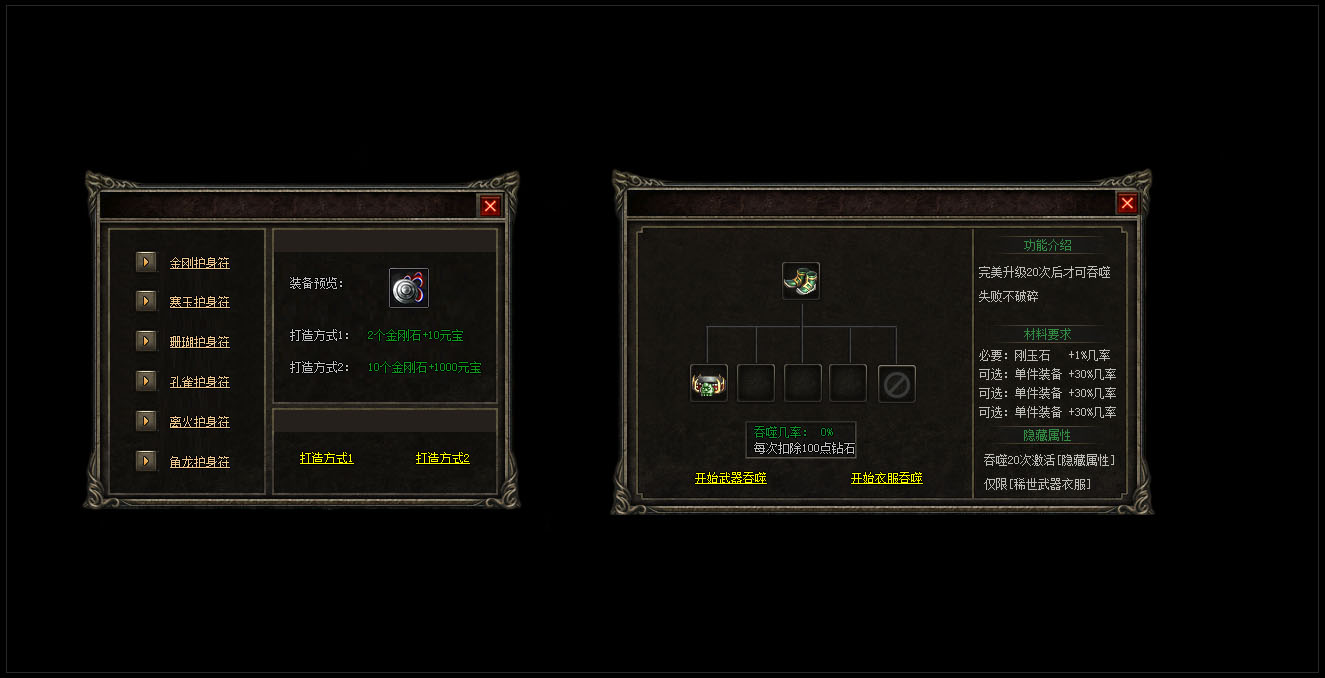1325x678 pixels.
Task: Close the amulet forging window
Action: 490,206
